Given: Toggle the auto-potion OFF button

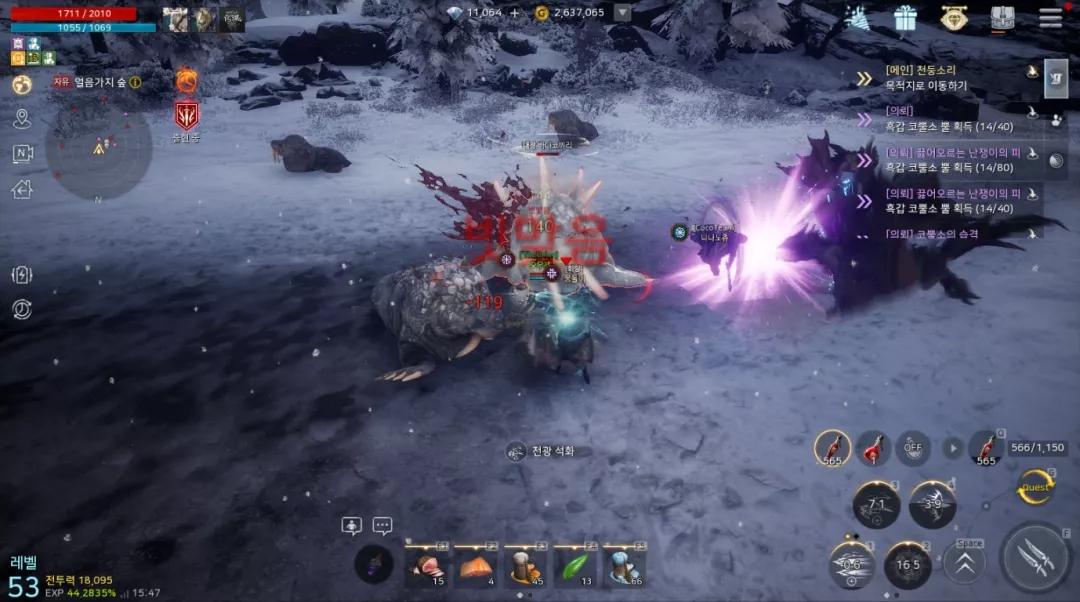Looking at the screenshot, I should pos(912,449).
